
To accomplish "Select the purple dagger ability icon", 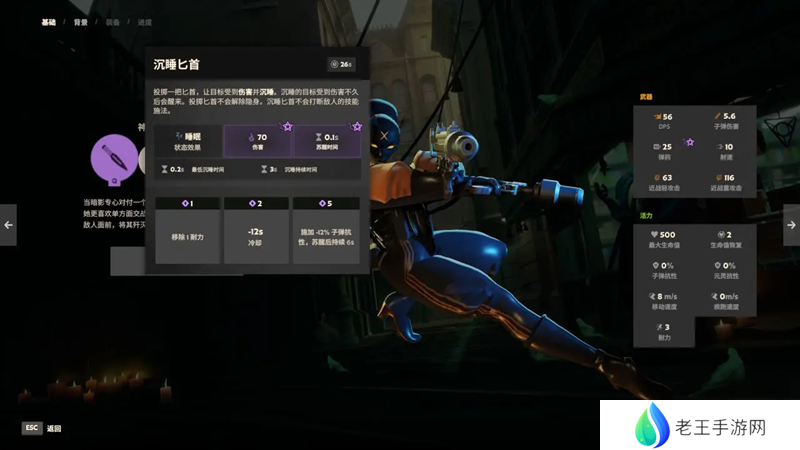I will (112, 158).
